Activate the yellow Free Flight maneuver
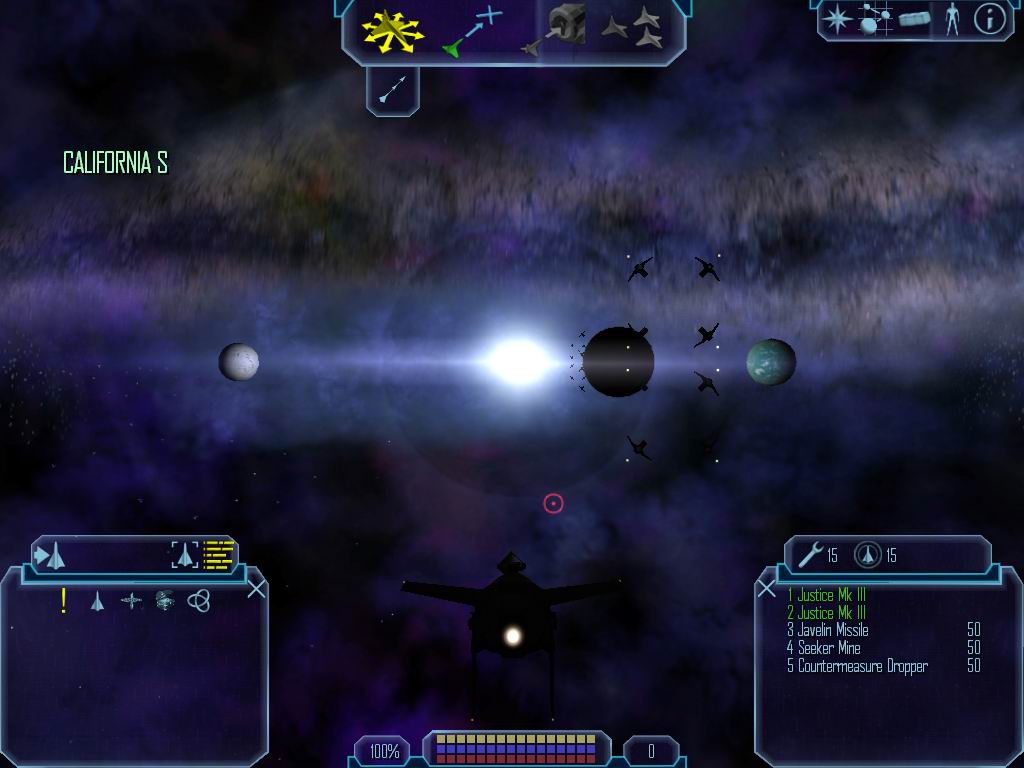 (393, 29)
